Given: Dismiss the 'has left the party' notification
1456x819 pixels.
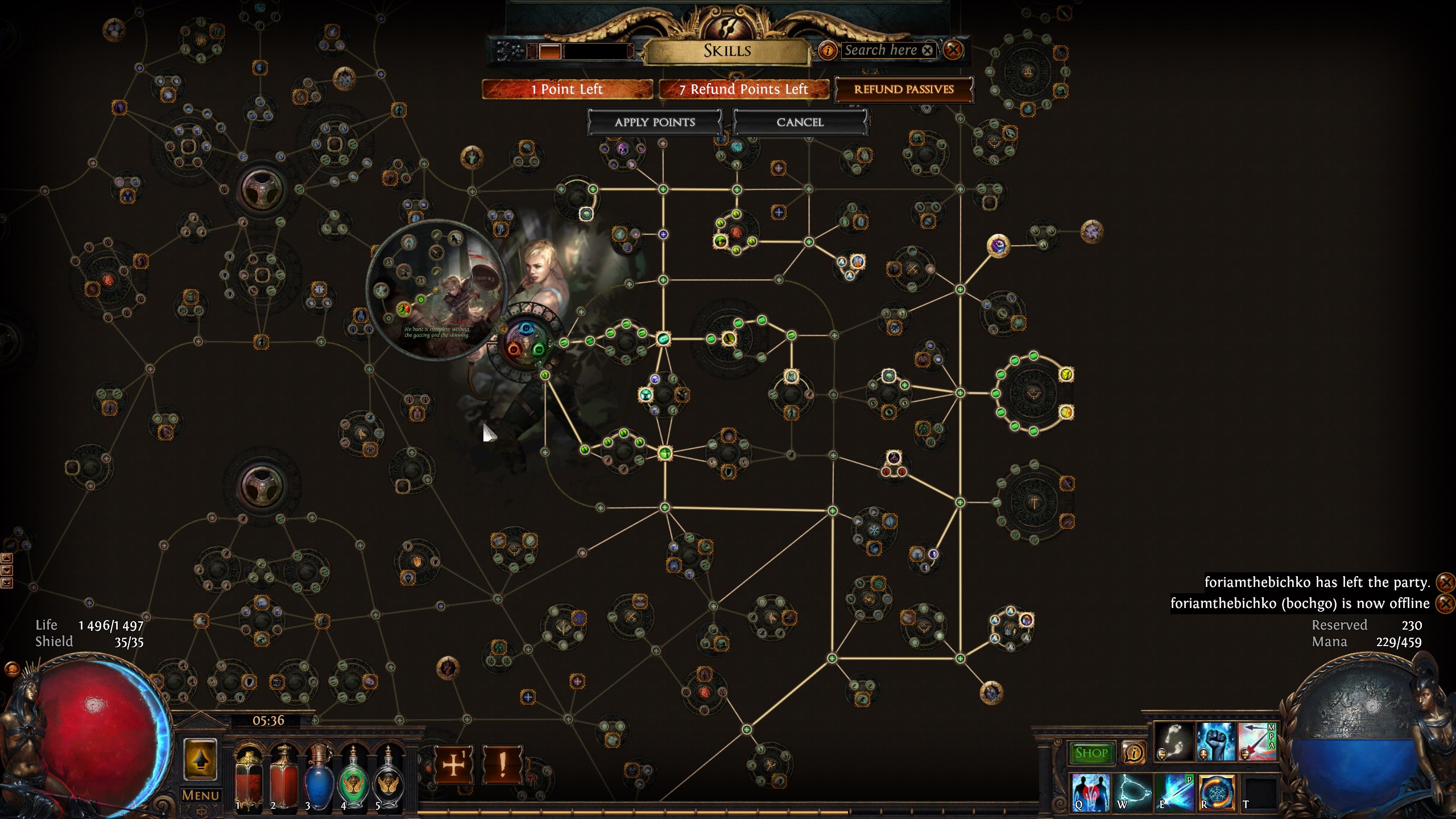Looking at the screenshot, I should (1445, 582).
